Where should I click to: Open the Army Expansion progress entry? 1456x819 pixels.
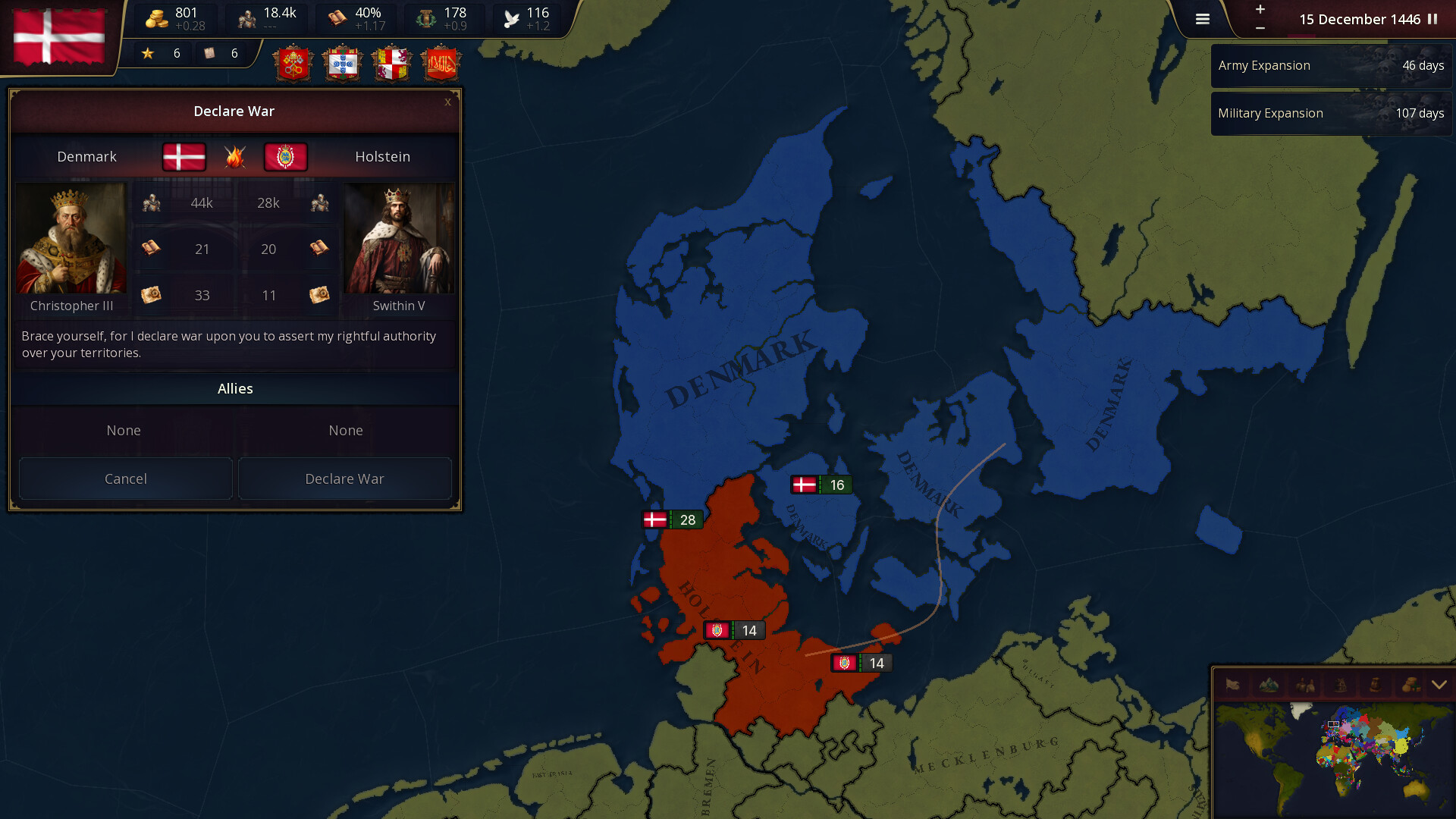click(1331, 65)
